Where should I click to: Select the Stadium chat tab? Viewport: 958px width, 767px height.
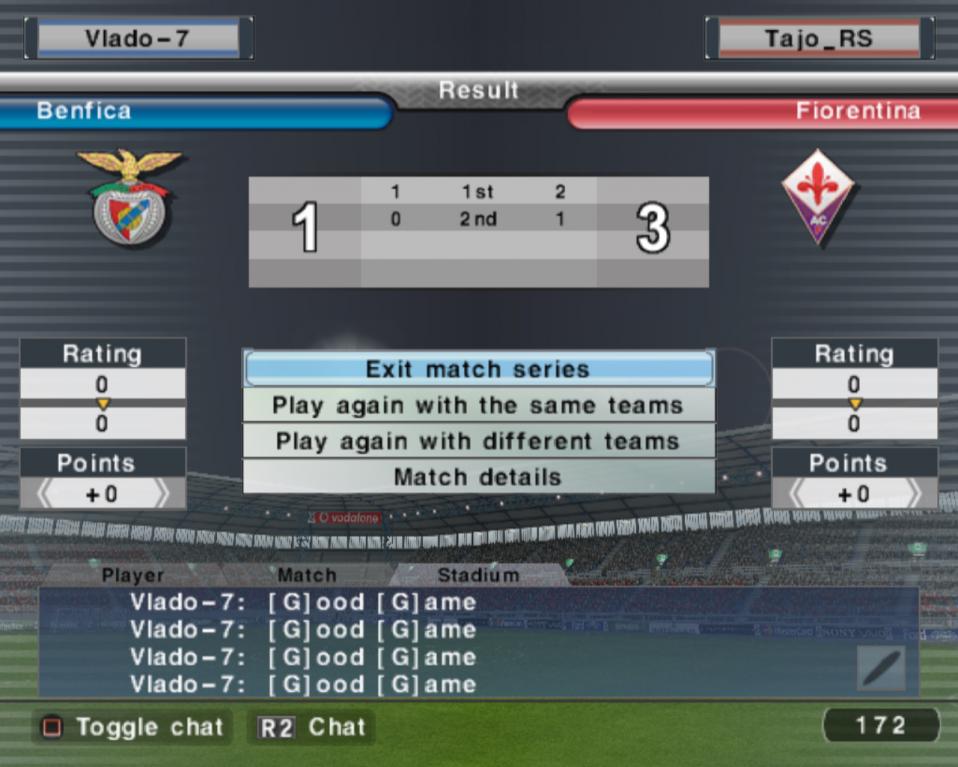coord(478,575)
